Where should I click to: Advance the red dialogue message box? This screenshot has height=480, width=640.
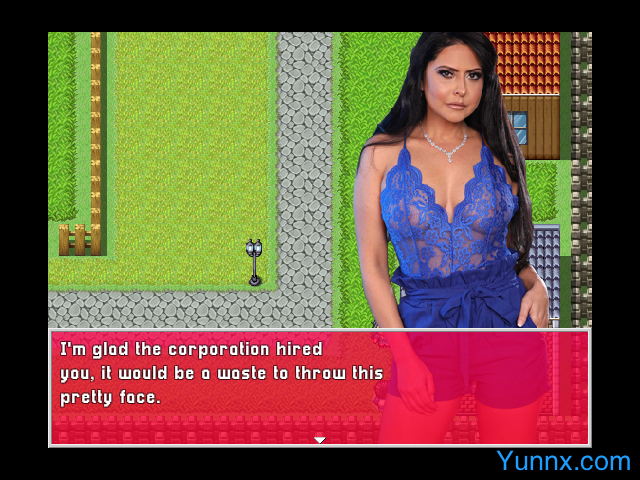(x=319, y=386)
